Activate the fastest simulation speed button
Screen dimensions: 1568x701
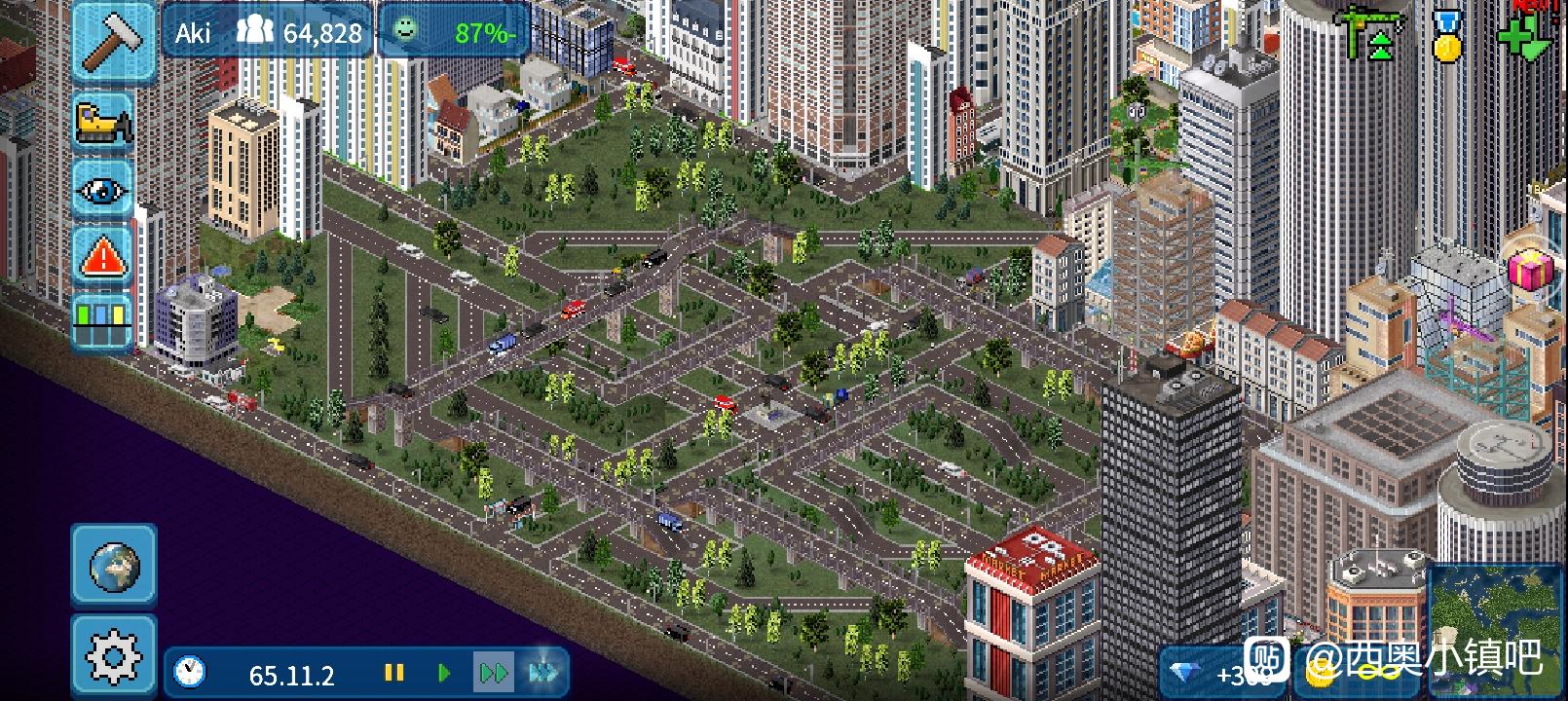tap(542, 673)
